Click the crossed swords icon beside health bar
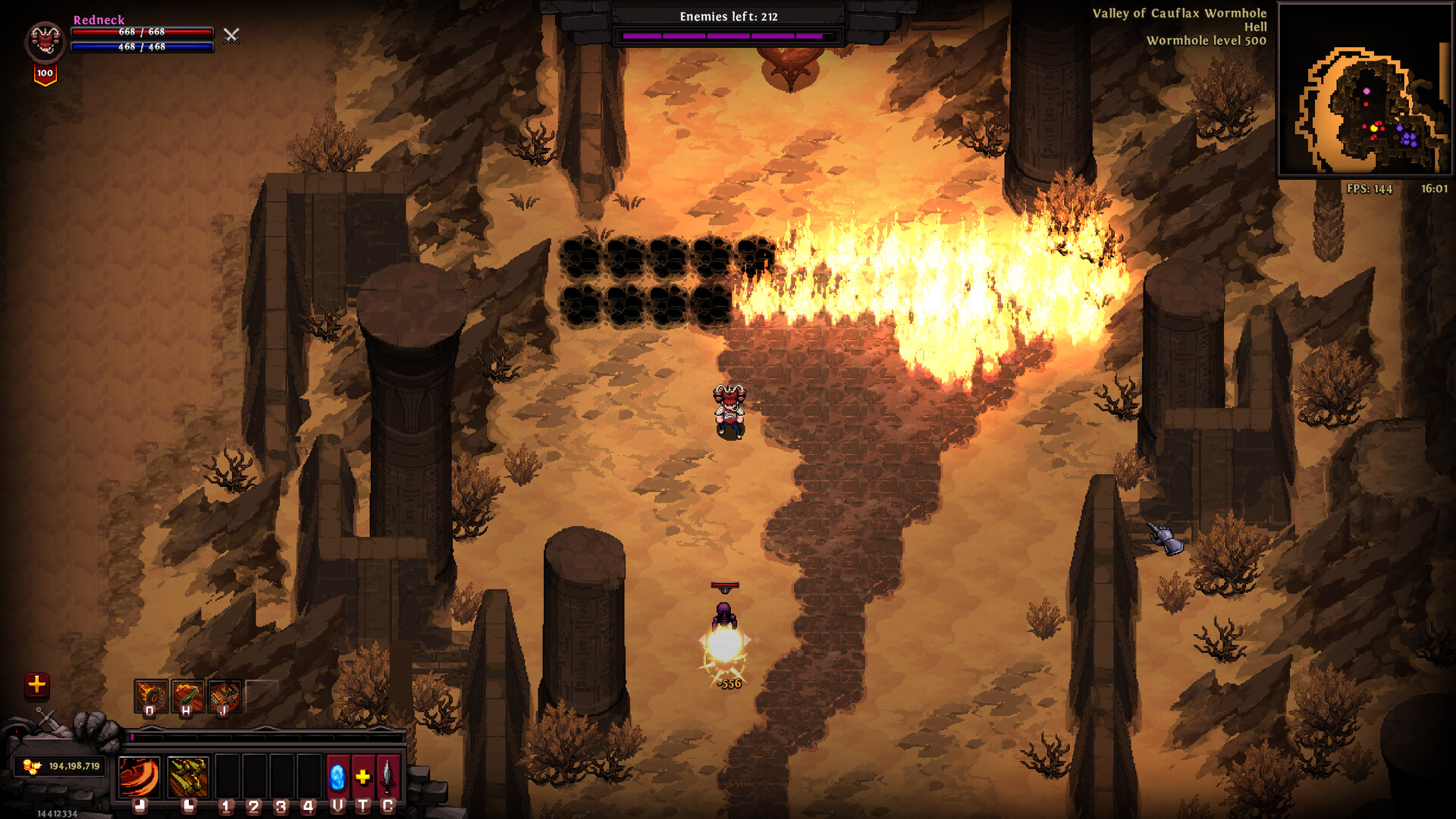The width and height of the screenshot is (1456, 819). 231,35
